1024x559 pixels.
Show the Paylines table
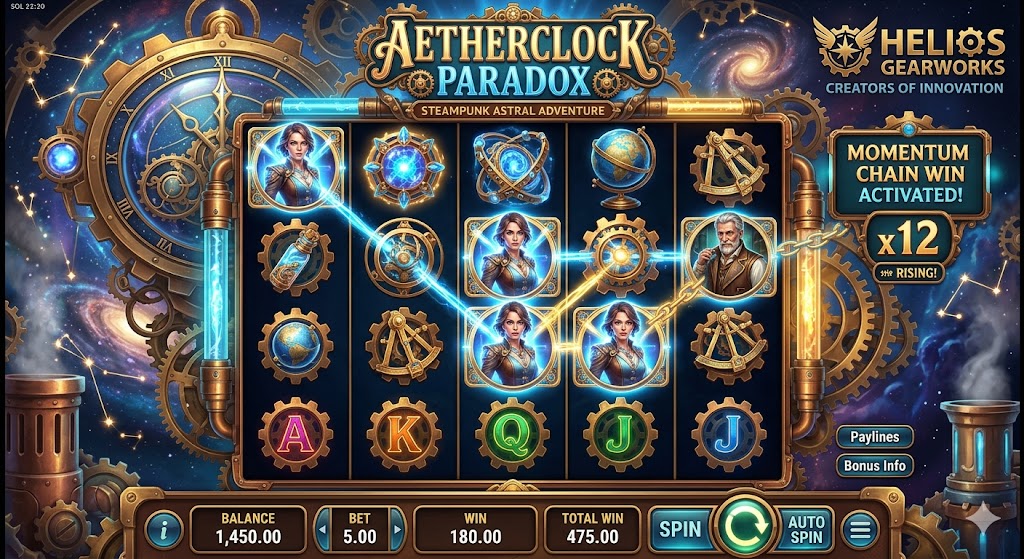(x=874, y=437)
